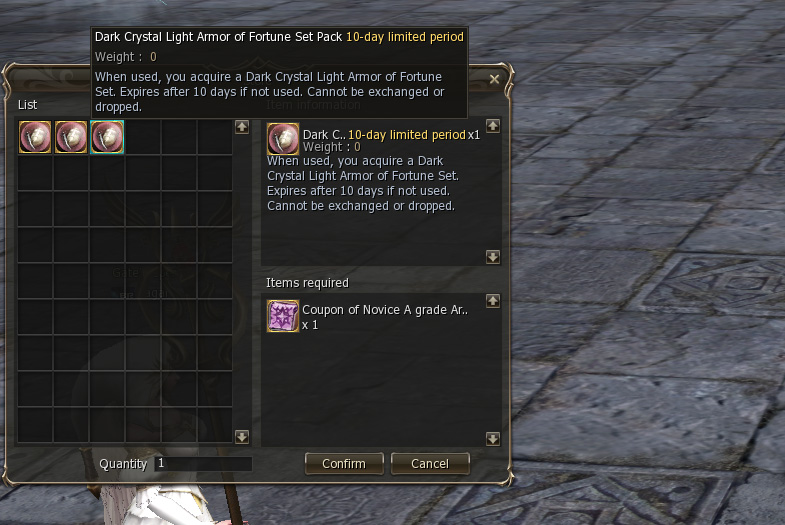Select the cyan-highlighted pack in the List
The image size is (785, 525).
coord(107,137)
